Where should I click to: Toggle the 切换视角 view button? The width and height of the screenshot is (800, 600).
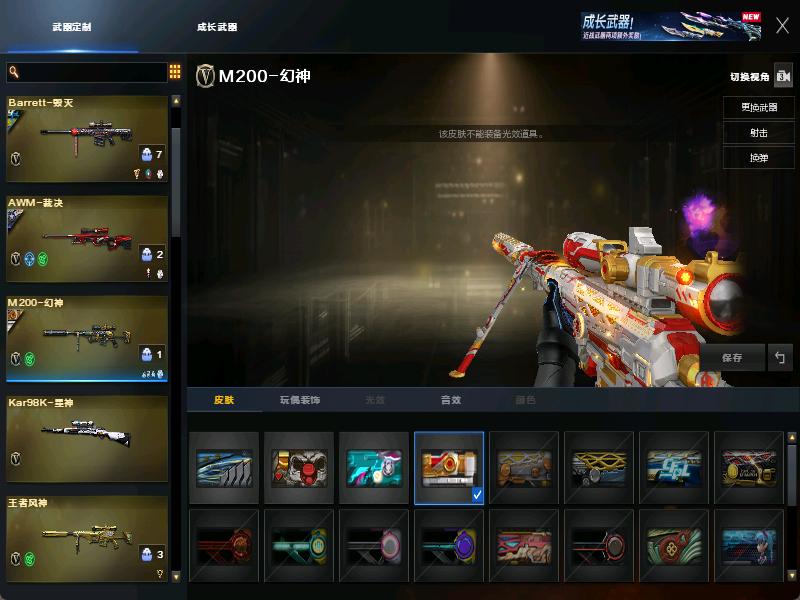pos(782,76)
